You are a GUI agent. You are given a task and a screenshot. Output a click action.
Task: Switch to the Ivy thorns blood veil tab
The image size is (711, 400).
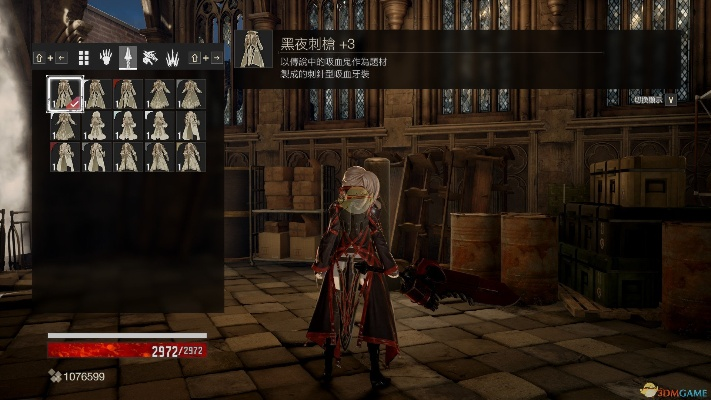[172, 58]
